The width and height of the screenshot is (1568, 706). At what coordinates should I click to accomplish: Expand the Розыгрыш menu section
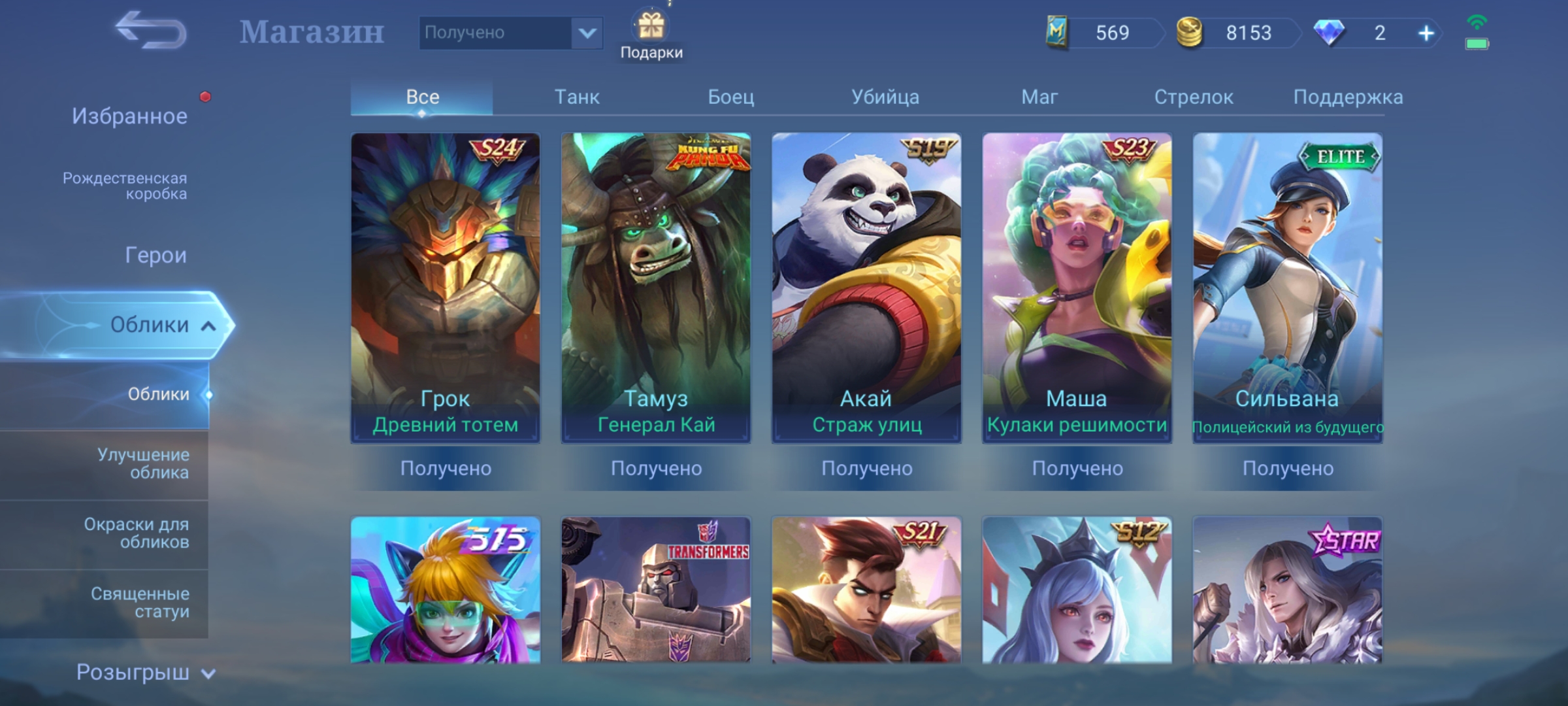pyautogui.click(x=145, y=672)
